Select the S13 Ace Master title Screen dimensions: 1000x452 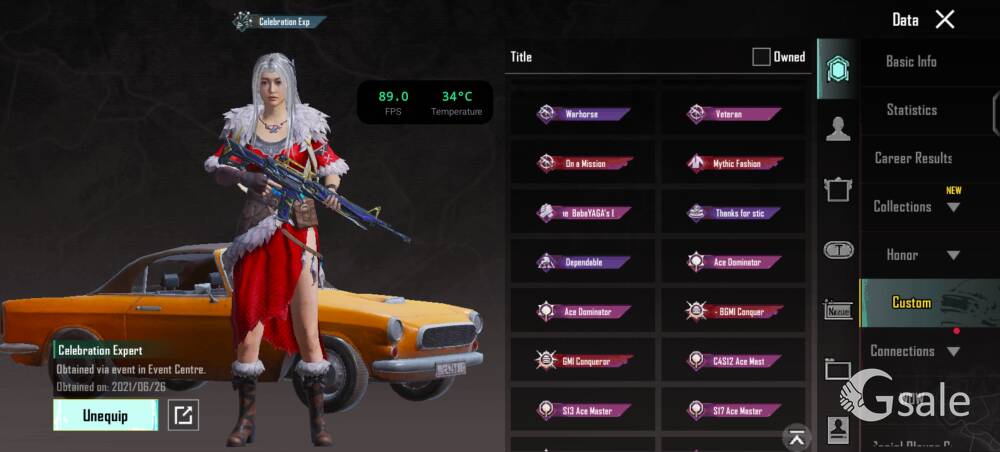583,410
